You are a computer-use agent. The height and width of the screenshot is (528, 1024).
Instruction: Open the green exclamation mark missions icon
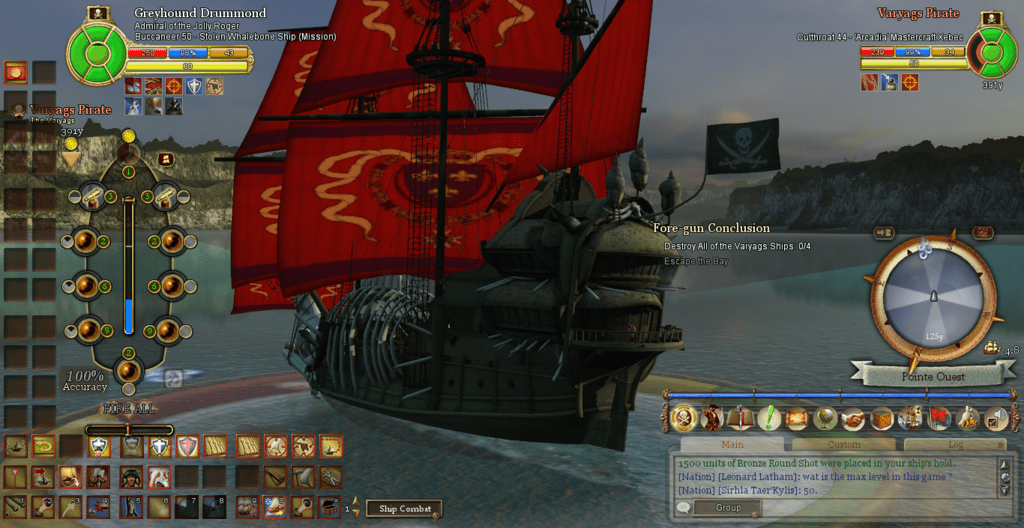pyautogui.click(x=769, y=417)
